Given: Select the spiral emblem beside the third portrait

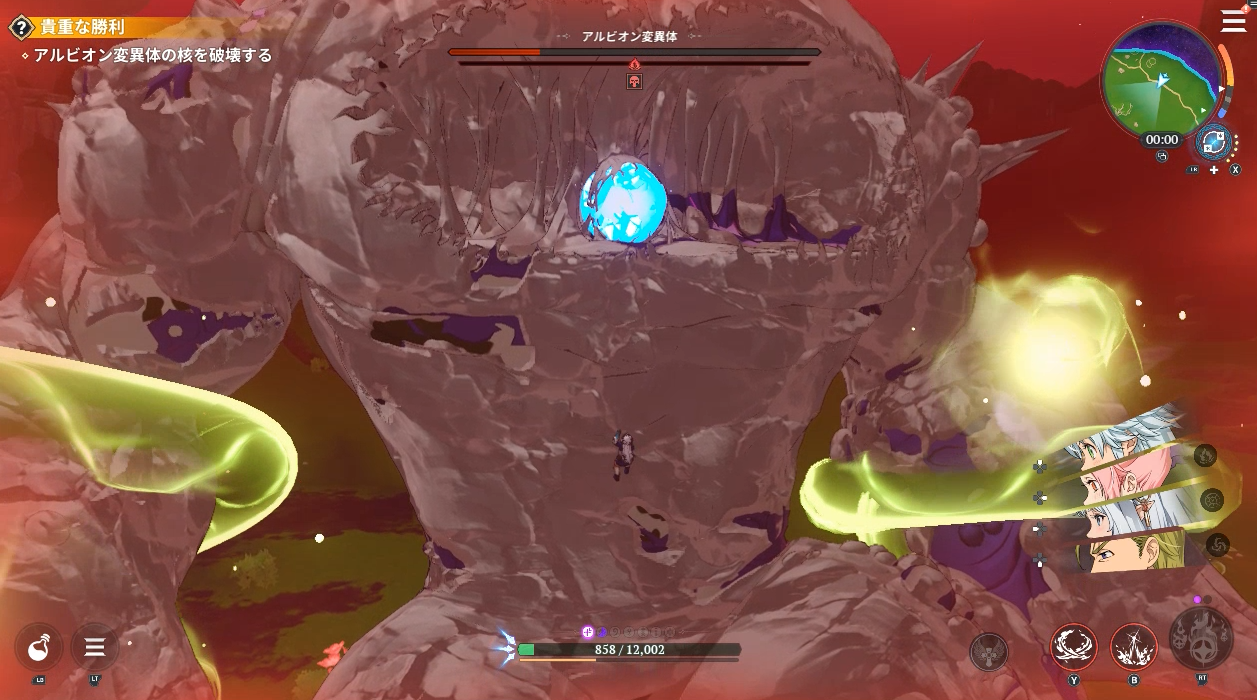Looking at the screenshot, I should pyautogui.click(x=1217, y=544).
